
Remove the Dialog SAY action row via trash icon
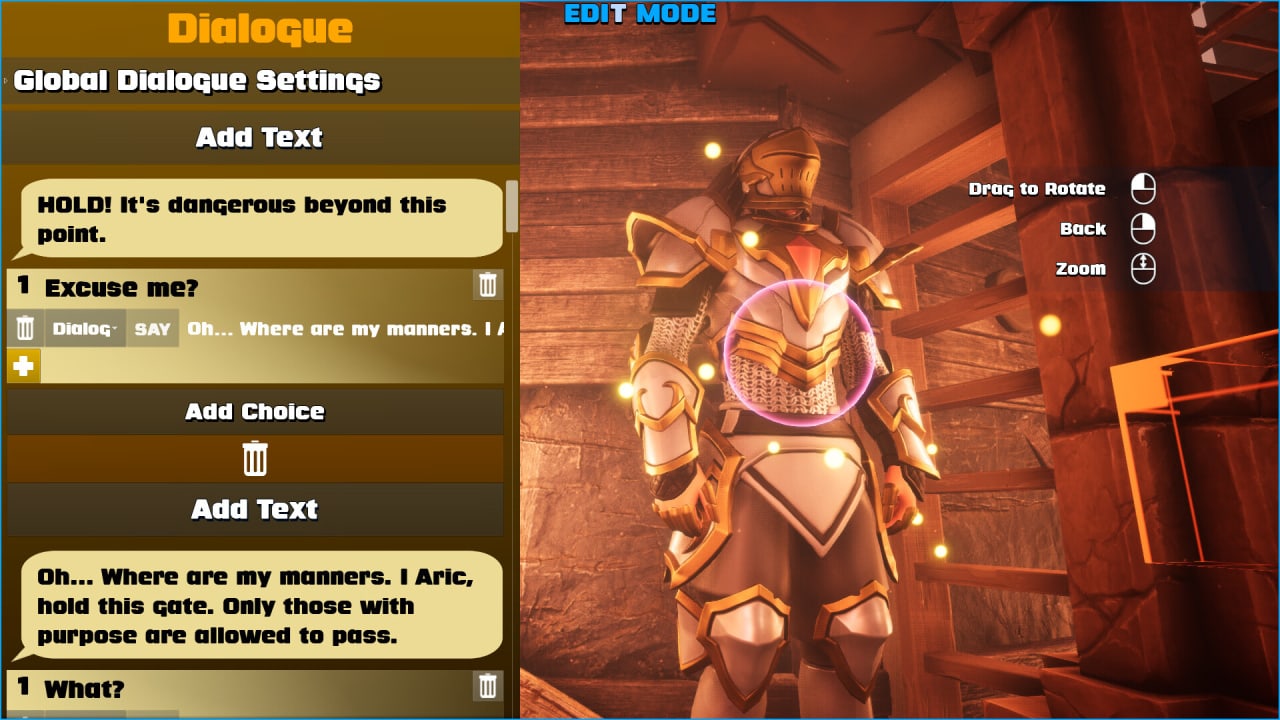click(26, 328)
